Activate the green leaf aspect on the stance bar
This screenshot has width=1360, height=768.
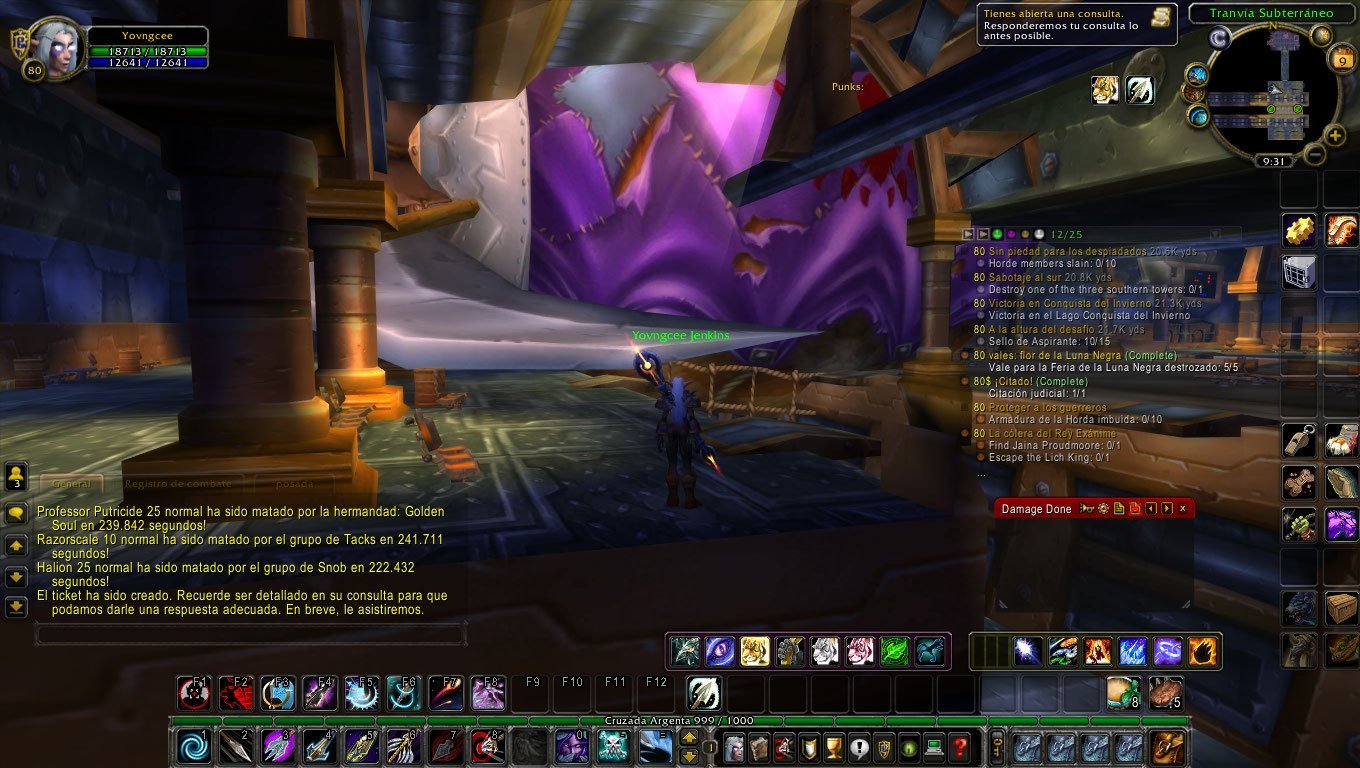[894, 651]
